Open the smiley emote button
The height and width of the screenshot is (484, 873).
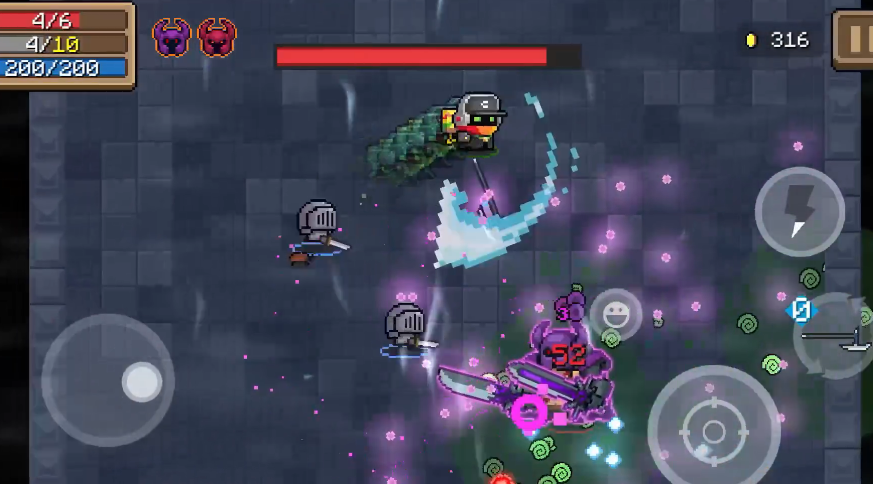click(x=616, y=314)
